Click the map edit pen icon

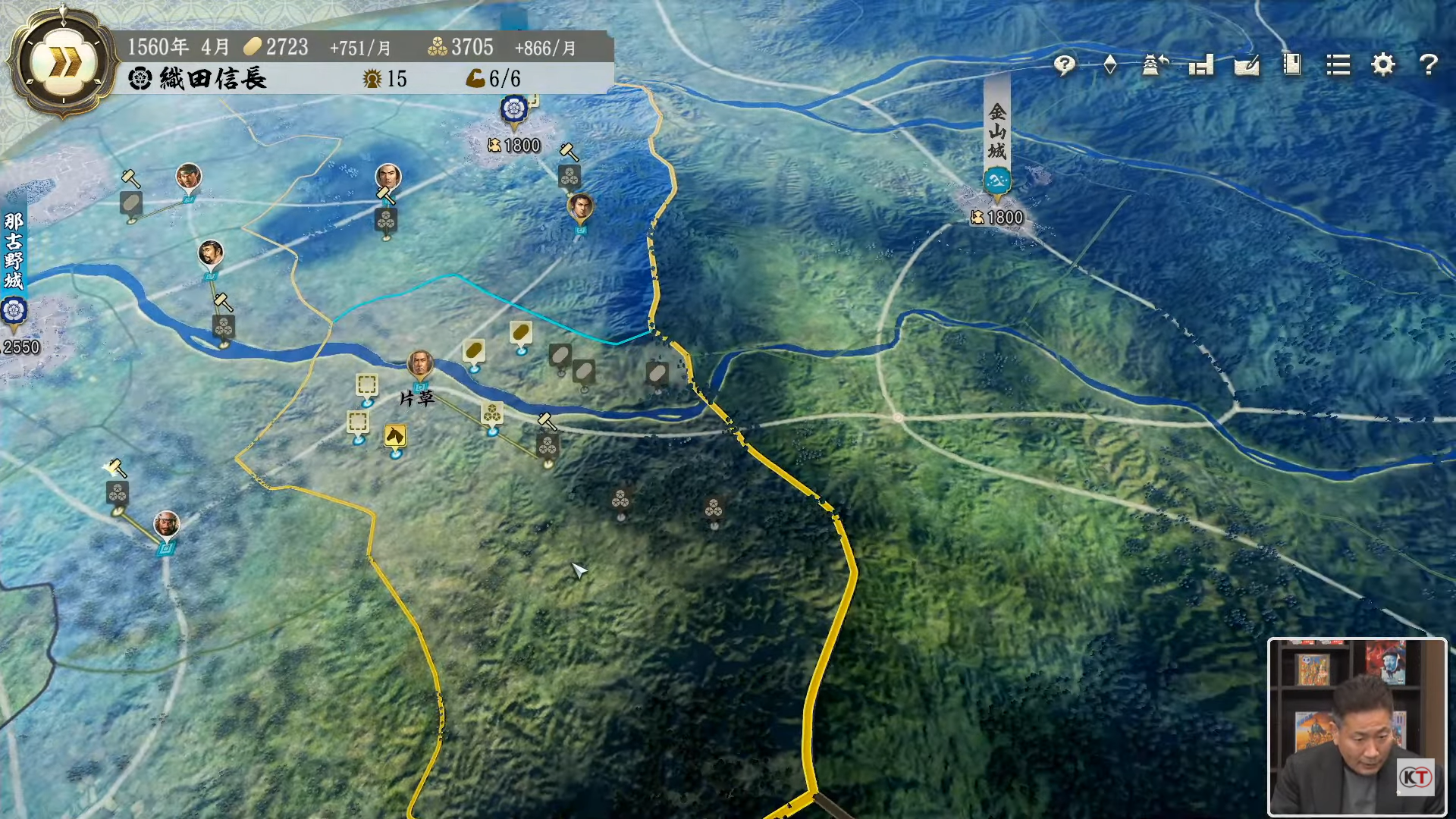coord(1247,65)
